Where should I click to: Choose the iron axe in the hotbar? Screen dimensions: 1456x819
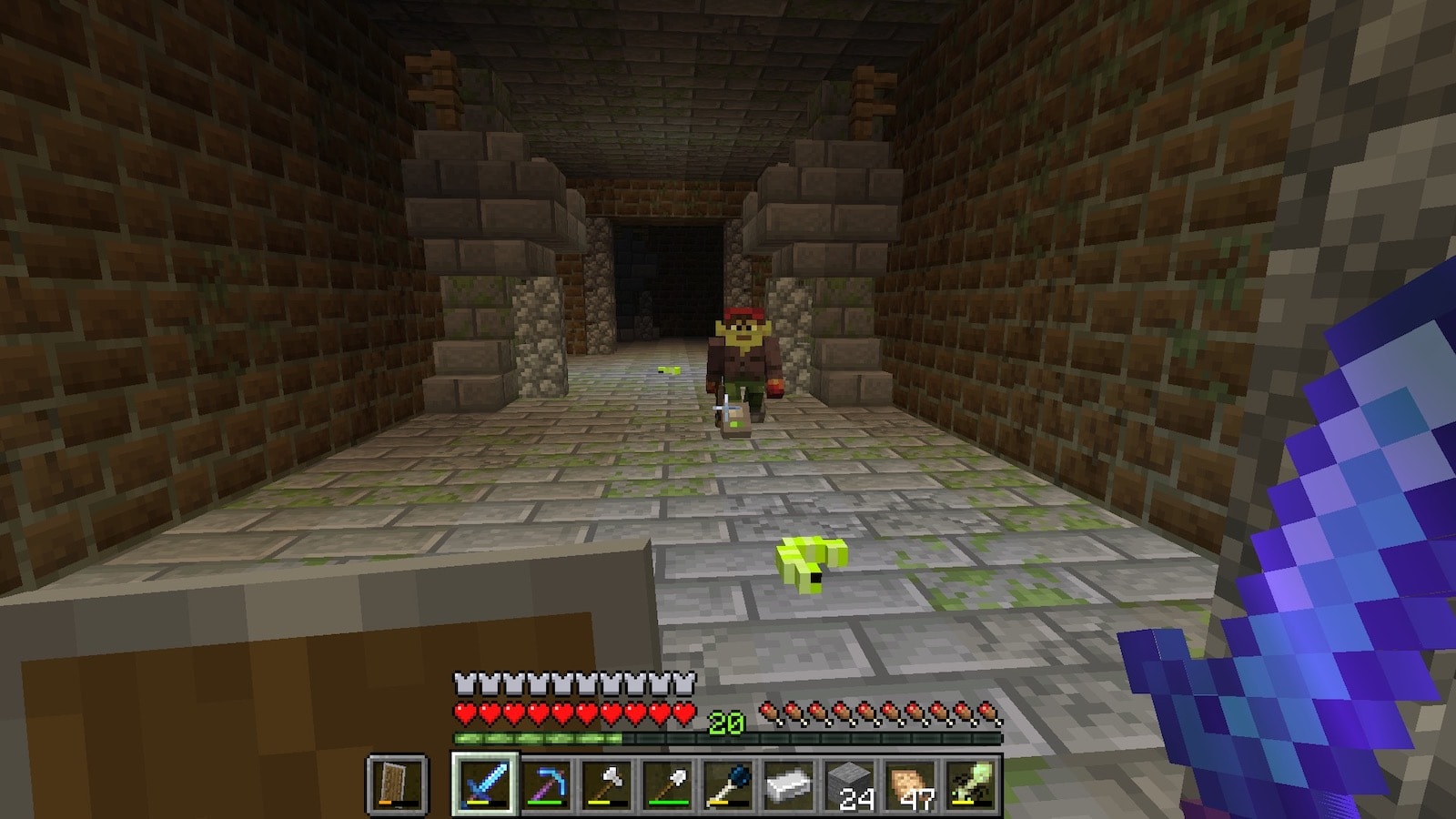(607, 784)
